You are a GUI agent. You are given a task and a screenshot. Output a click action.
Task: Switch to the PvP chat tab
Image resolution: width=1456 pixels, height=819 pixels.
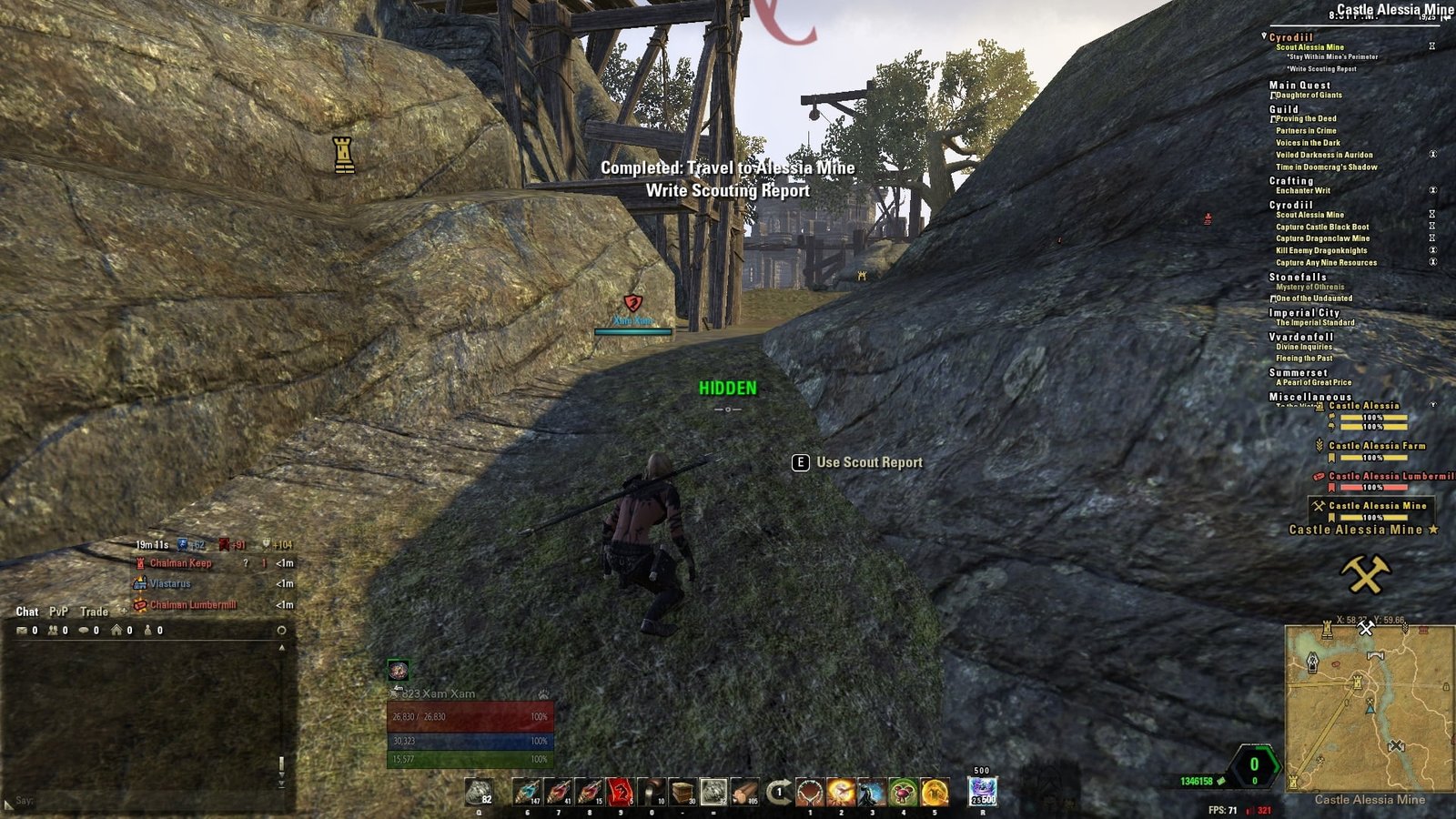(58, 612)
